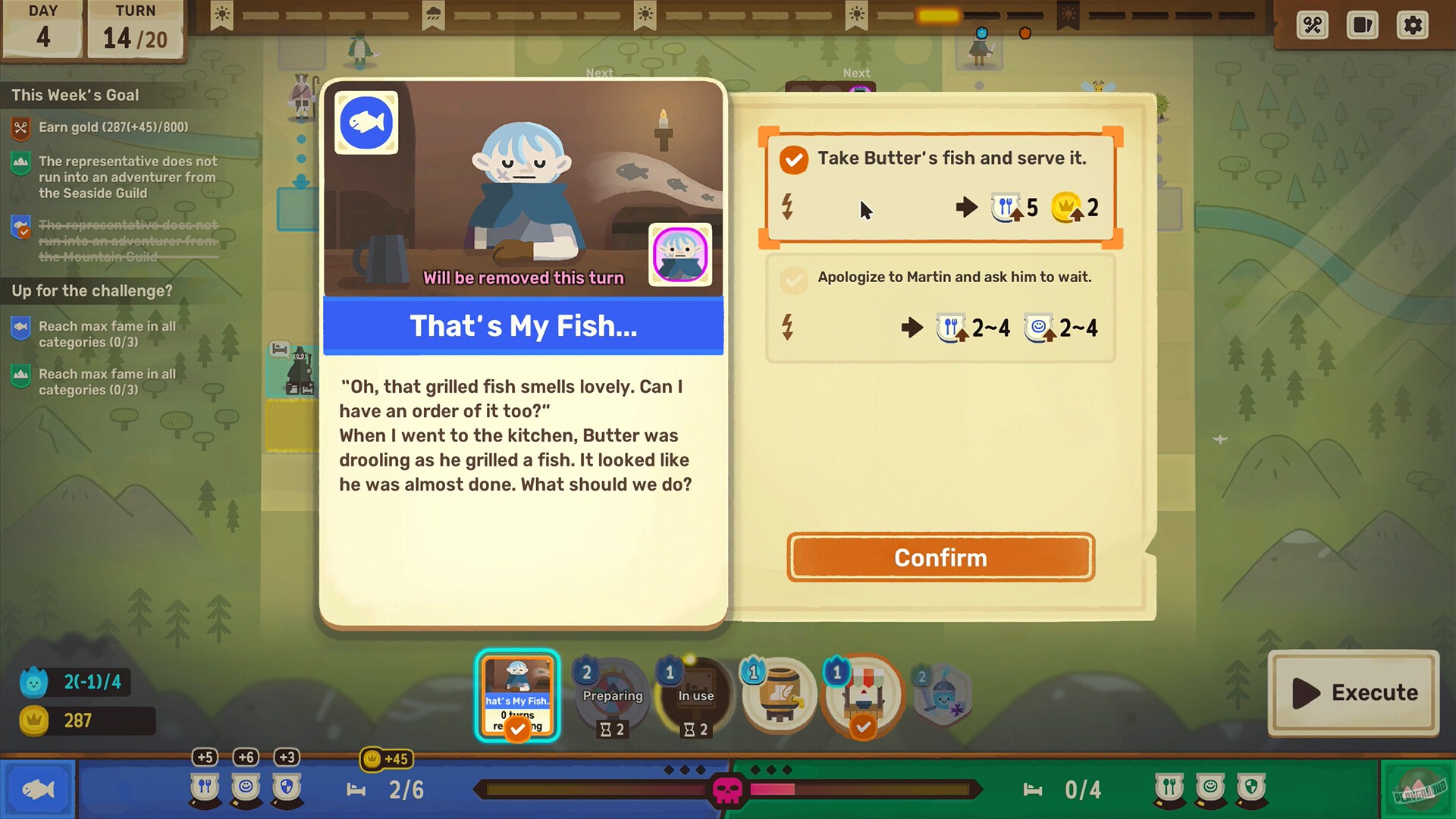Open the crossed-keys menu in top-right
The width and height of the screenshot is (1456, 819).
(1311, 25)
